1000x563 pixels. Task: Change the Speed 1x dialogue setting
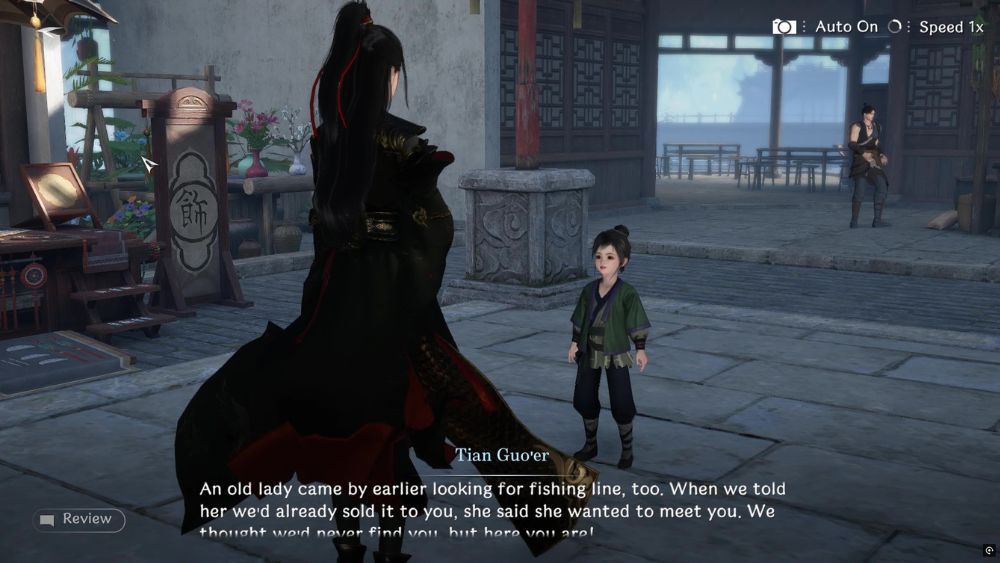(x=950, y=27)
